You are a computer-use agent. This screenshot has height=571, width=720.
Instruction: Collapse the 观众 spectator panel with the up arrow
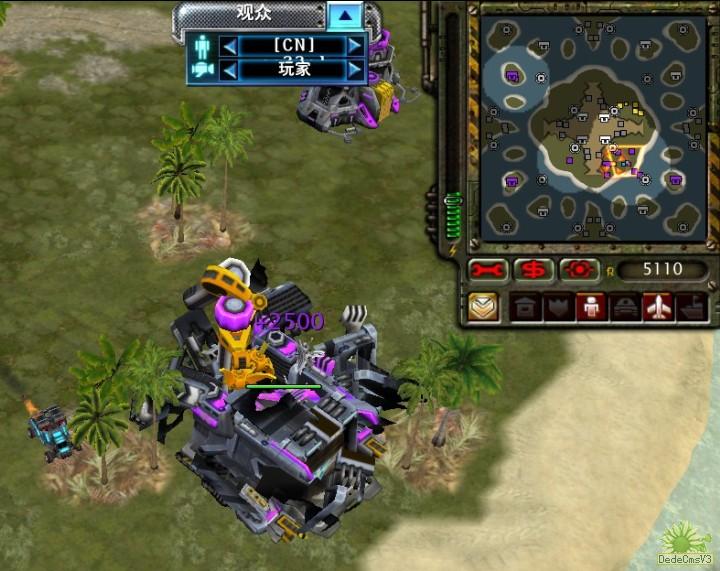345,15
